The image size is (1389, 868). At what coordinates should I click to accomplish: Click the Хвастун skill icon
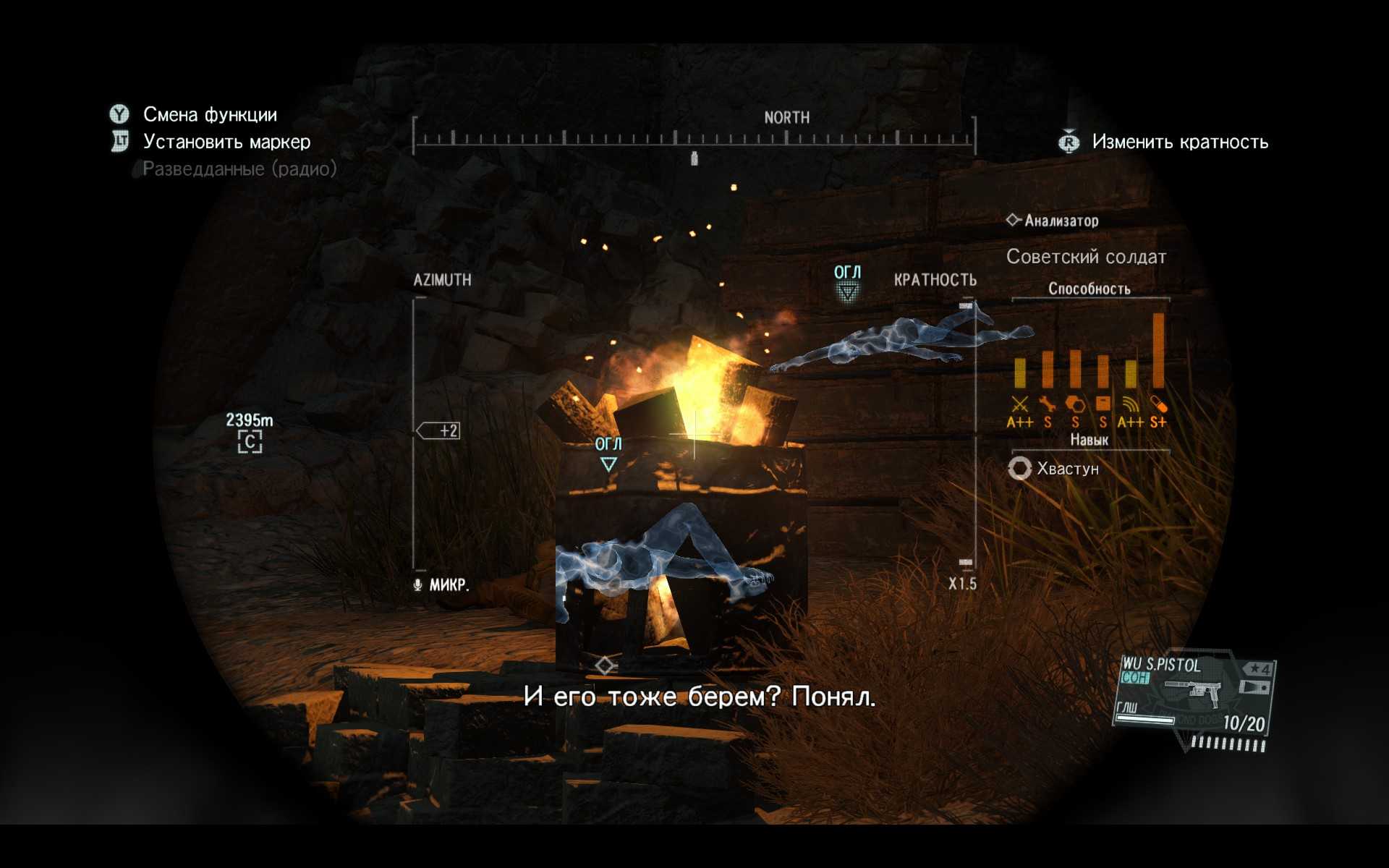click(x=1019, y=469)
